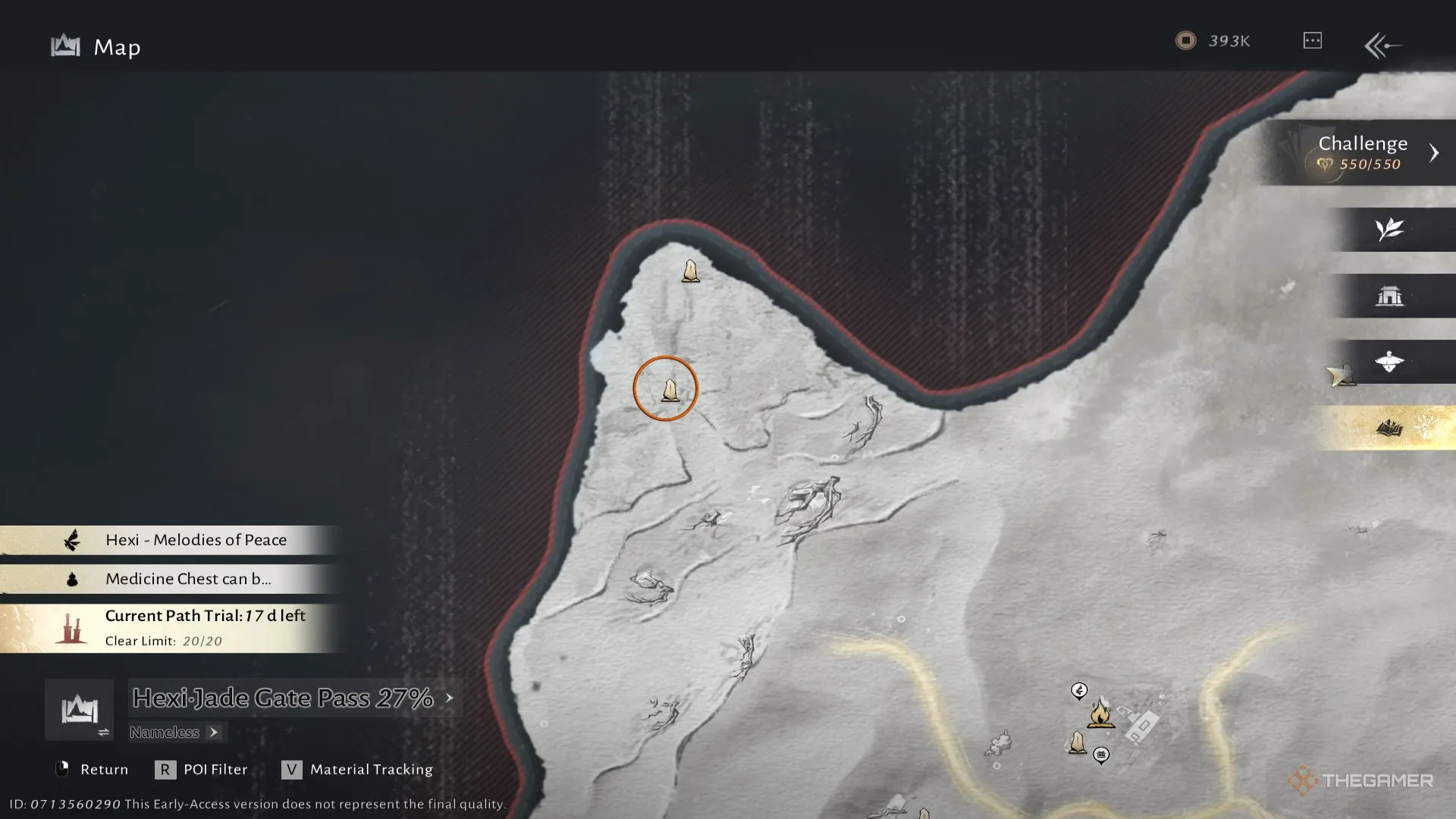1456x819 pixels.
Task: Select the highlighted gold map tab
Action: coord(1389,428)
